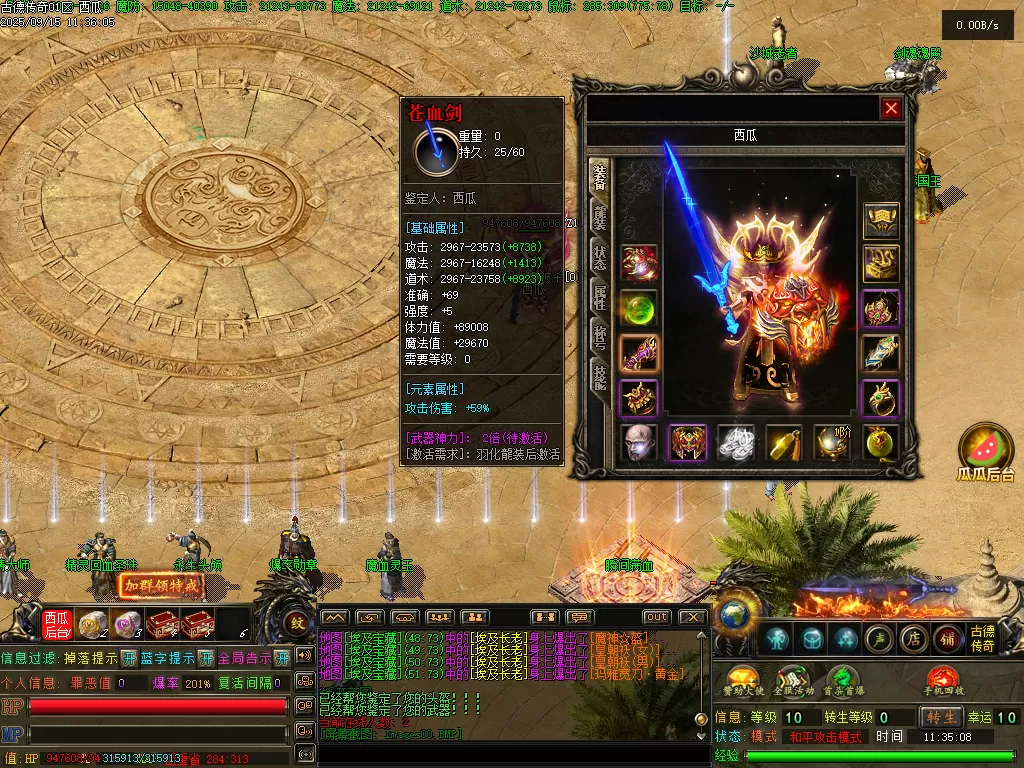Close the character equipment window
Viewport: 1024px width, 768px height.
891,108
